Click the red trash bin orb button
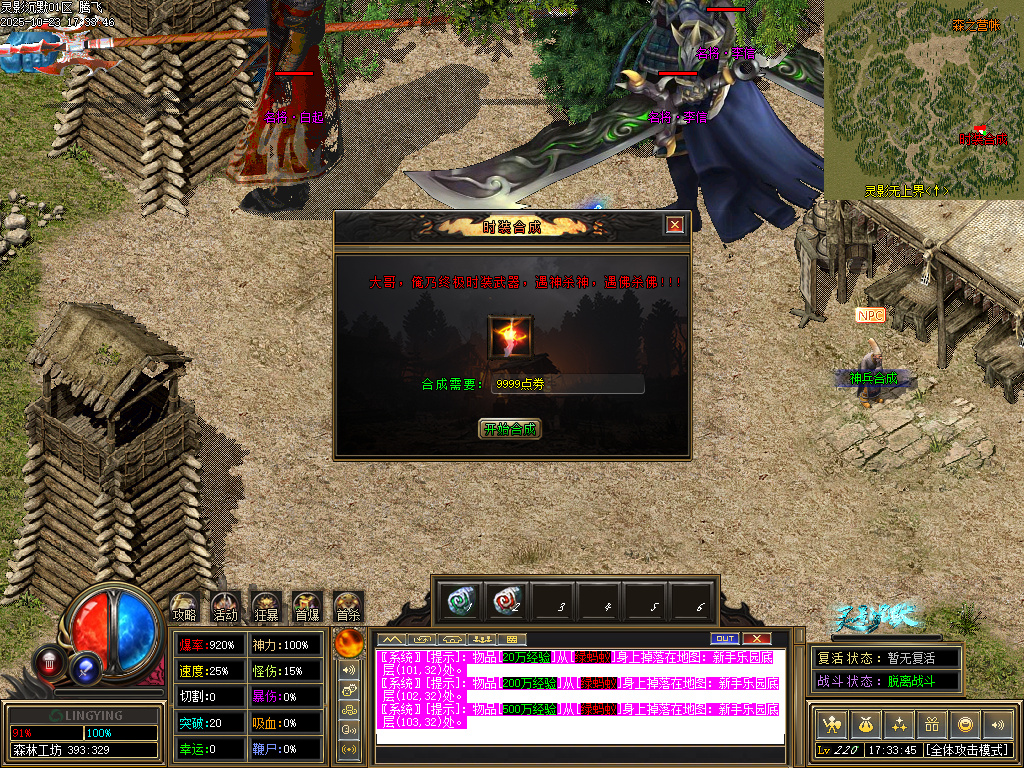Viewport: 1024px width, 768px height. pyautogui.click(x=48, y=660)
